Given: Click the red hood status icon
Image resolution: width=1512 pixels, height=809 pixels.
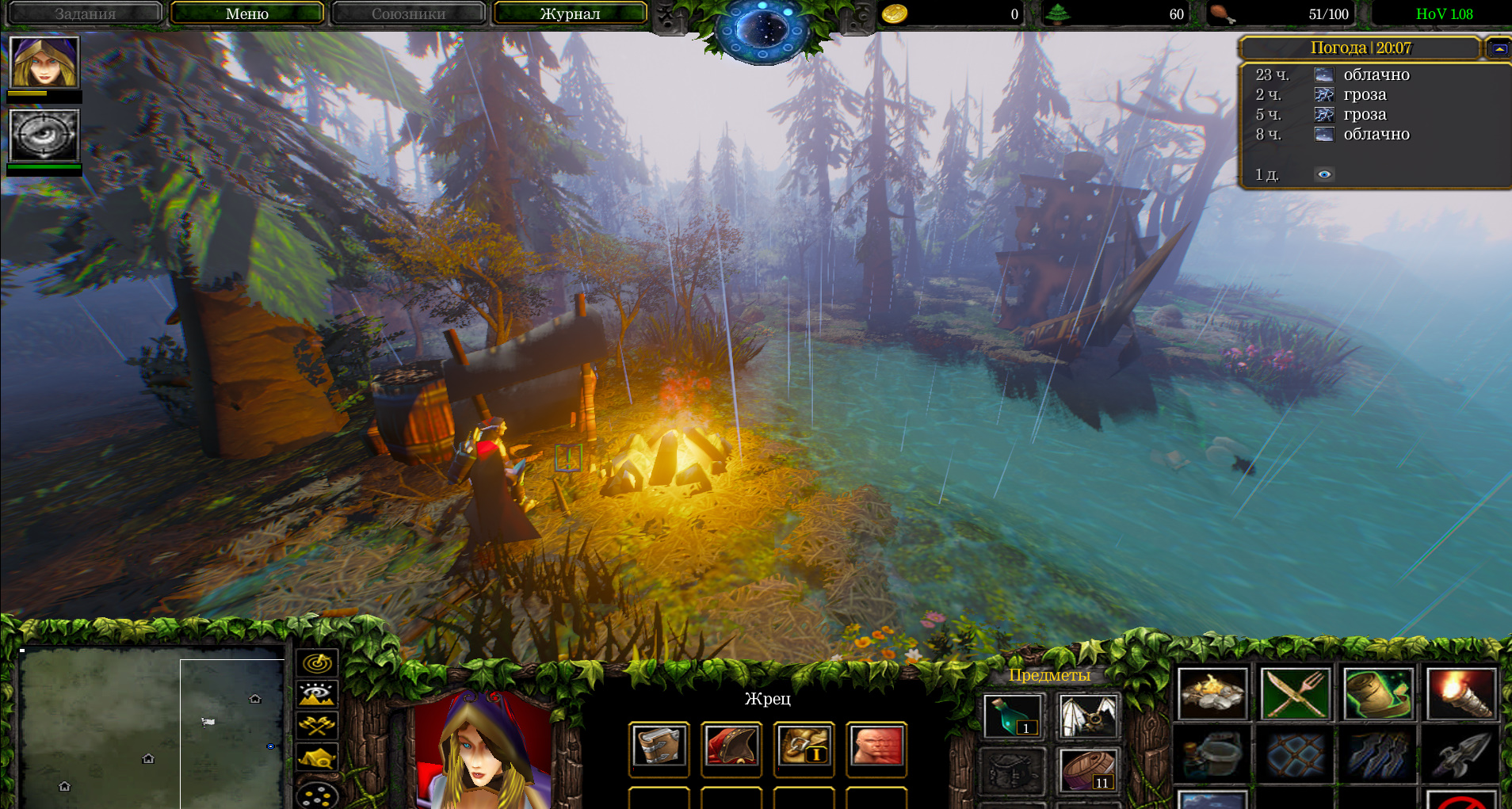Looking at the screenshot, I should (x=731, y=747).
